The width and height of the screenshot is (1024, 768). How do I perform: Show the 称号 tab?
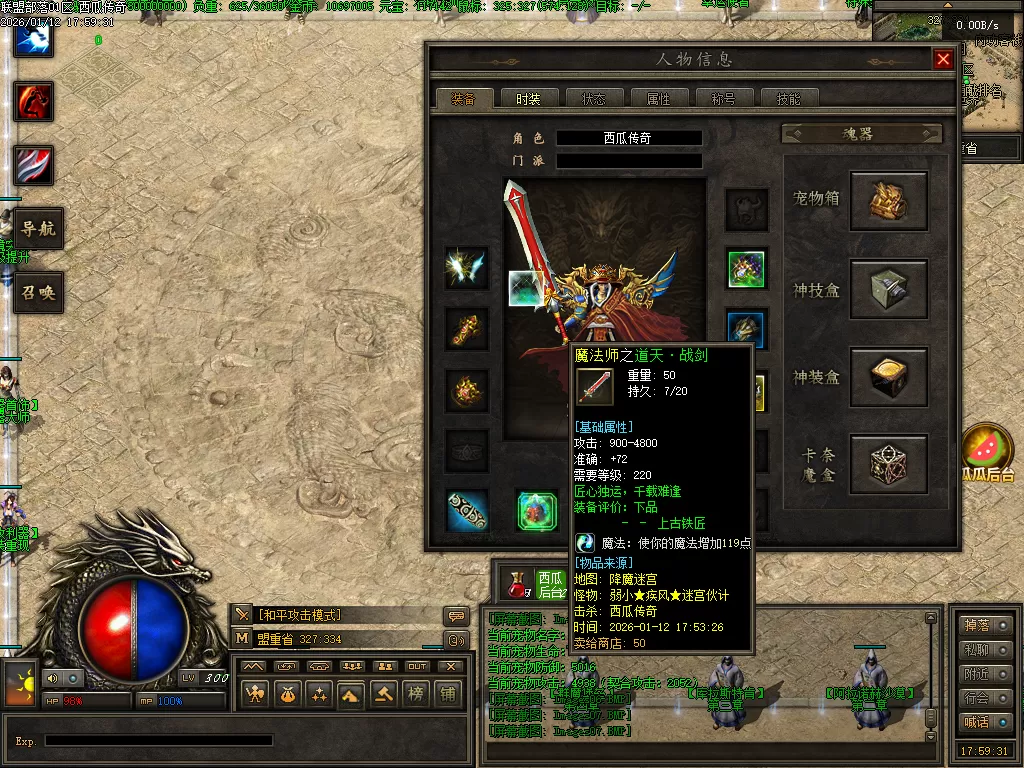(723, 99)
